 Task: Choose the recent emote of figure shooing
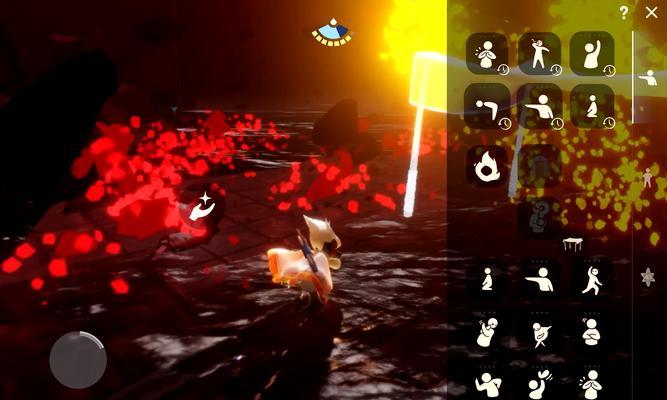(x=539, y=105)
